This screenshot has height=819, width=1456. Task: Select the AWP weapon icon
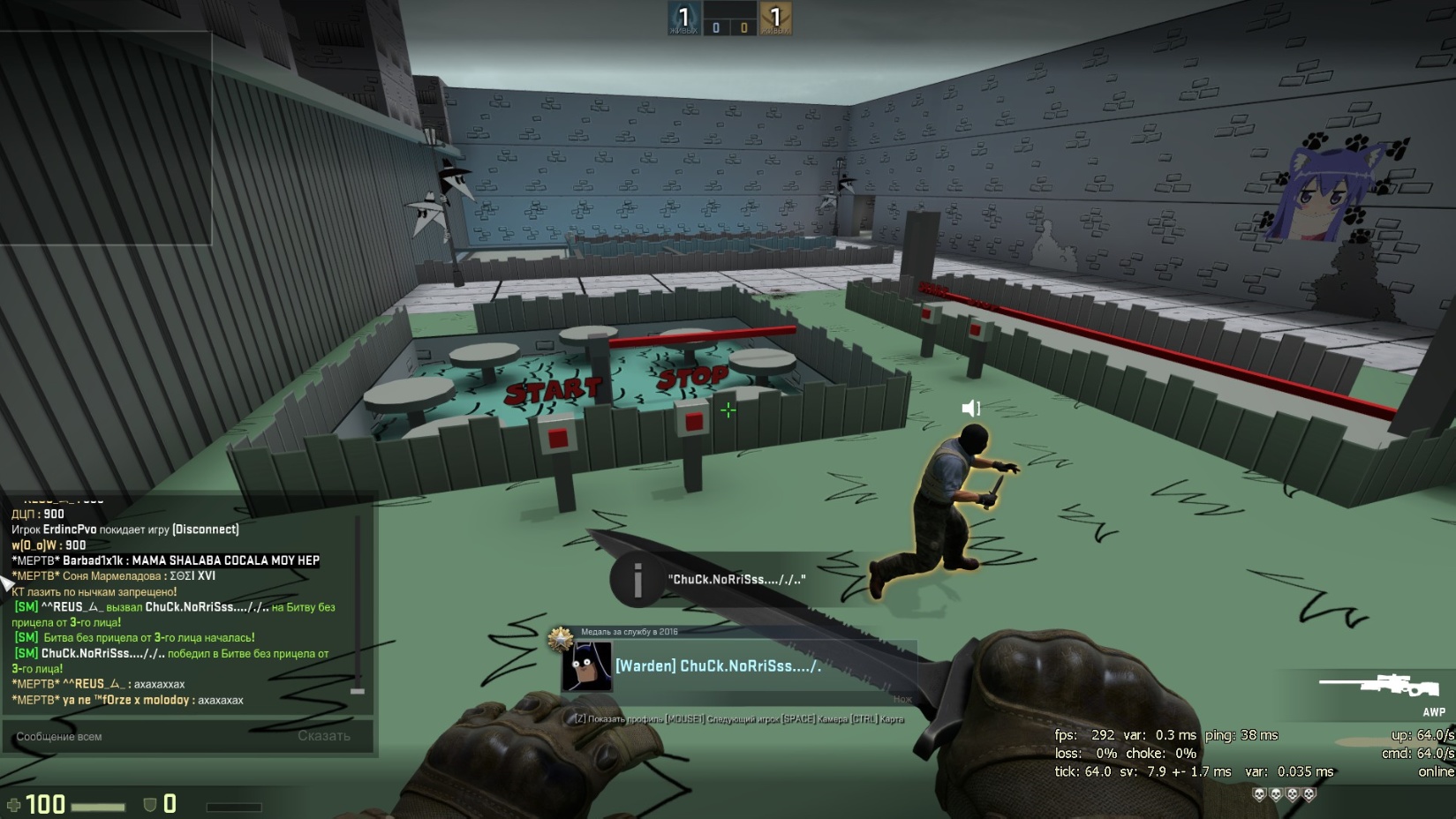point(1378,686)
